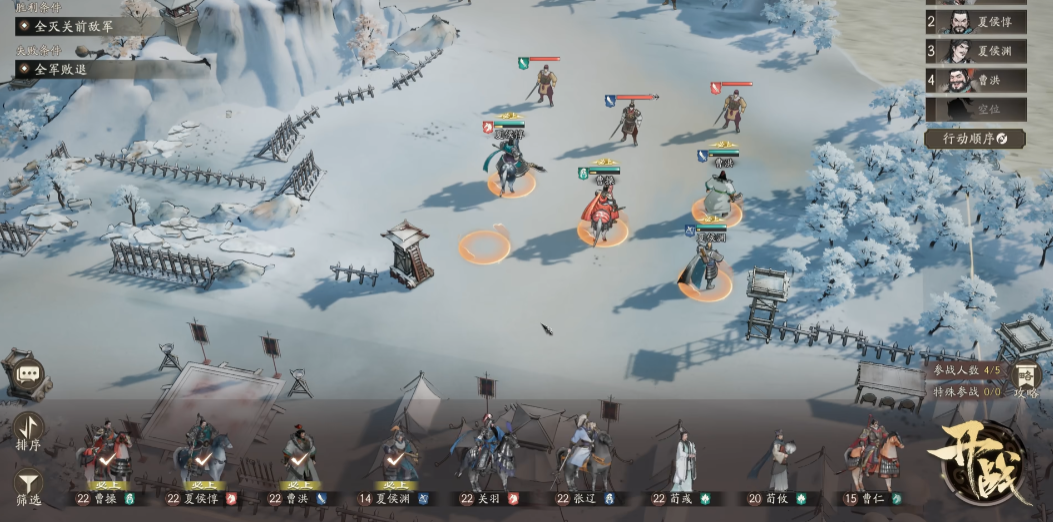Select hero 夏侯渊 in the bottom roster
1053x522 pixels.
tap(396, 461)
